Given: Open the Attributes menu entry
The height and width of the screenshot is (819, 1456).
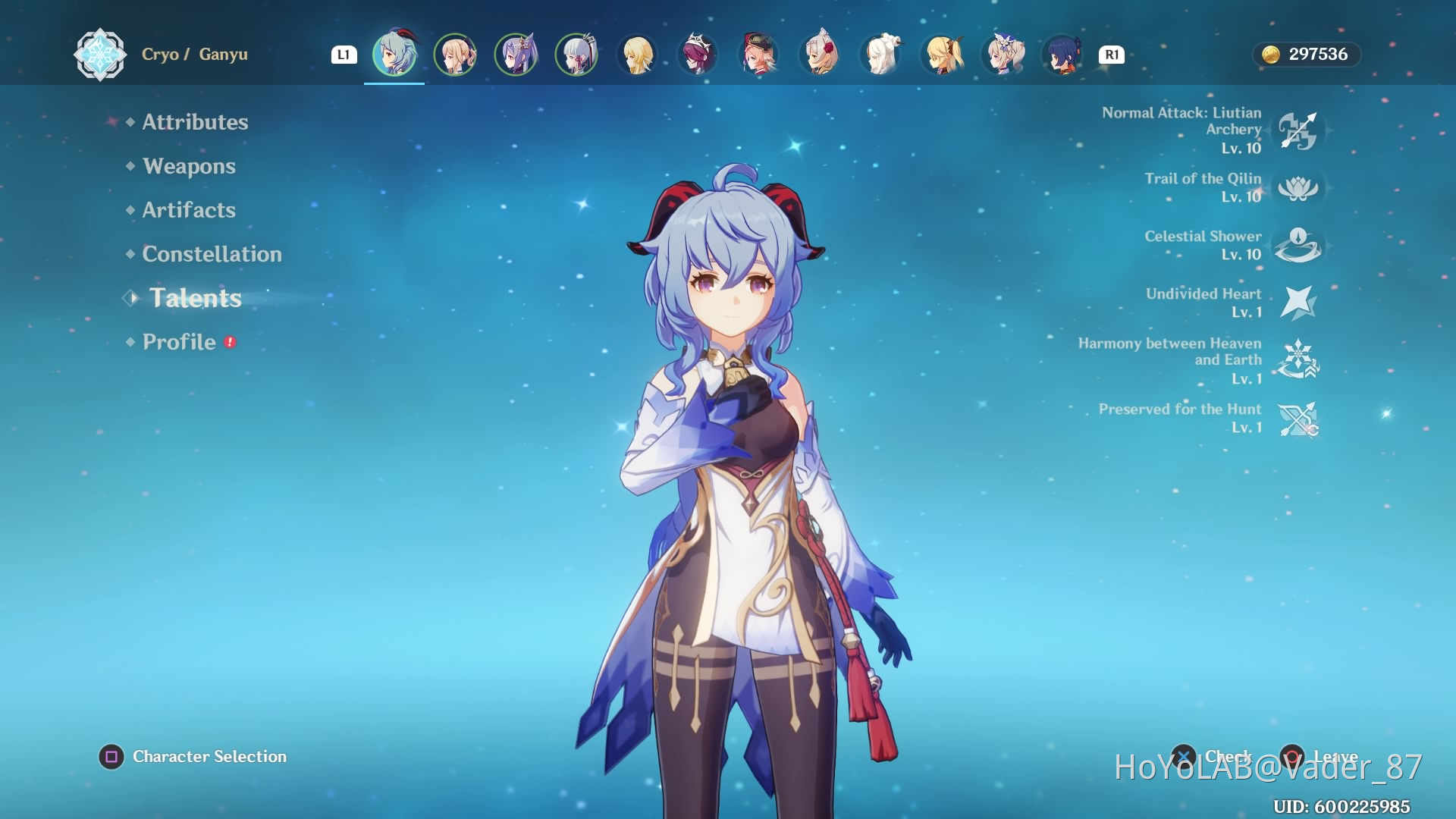Looking at the screenshot, I should (x=195, y=122).
